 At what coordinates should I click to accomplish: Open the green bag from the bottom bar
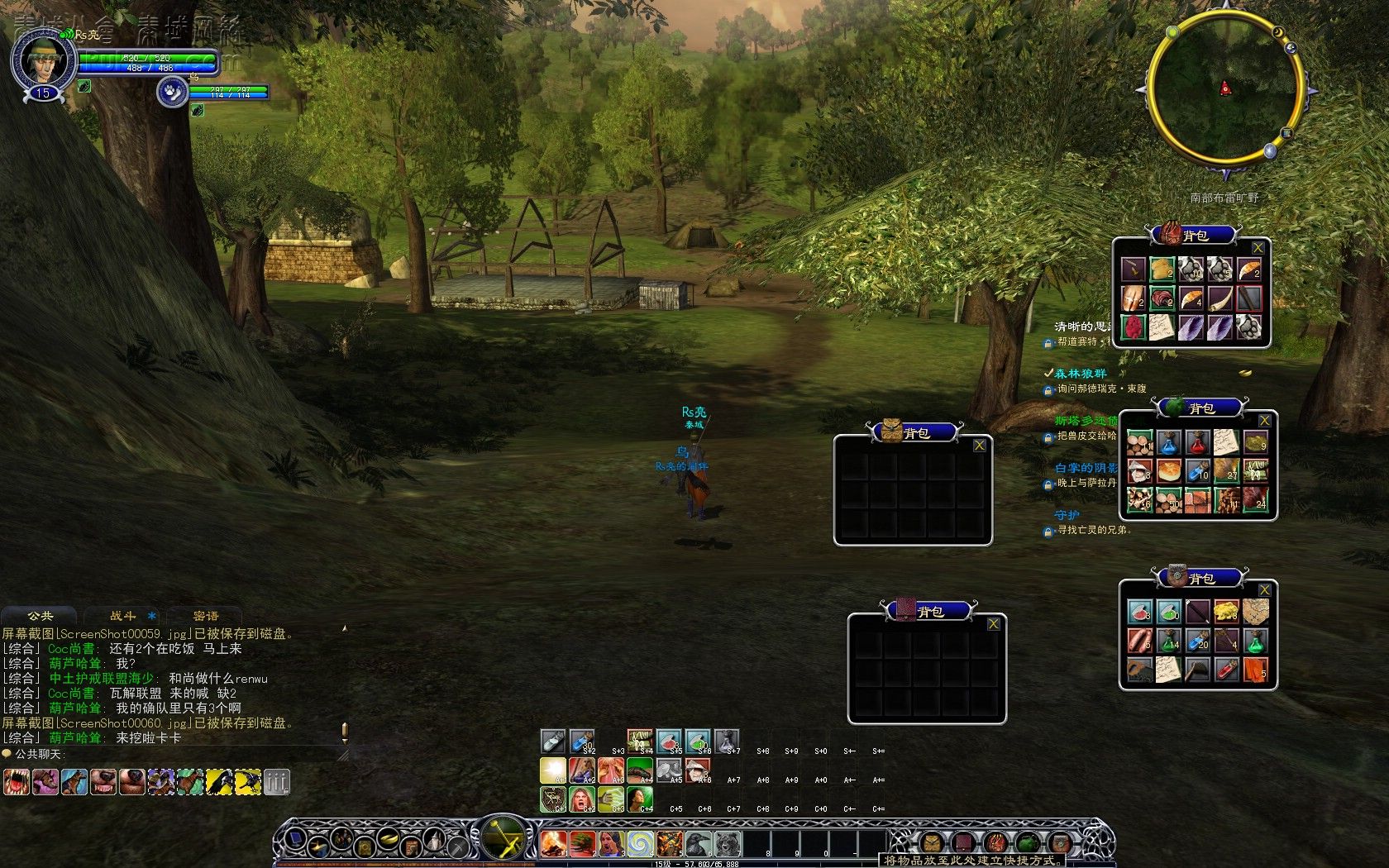(1028, 843)
